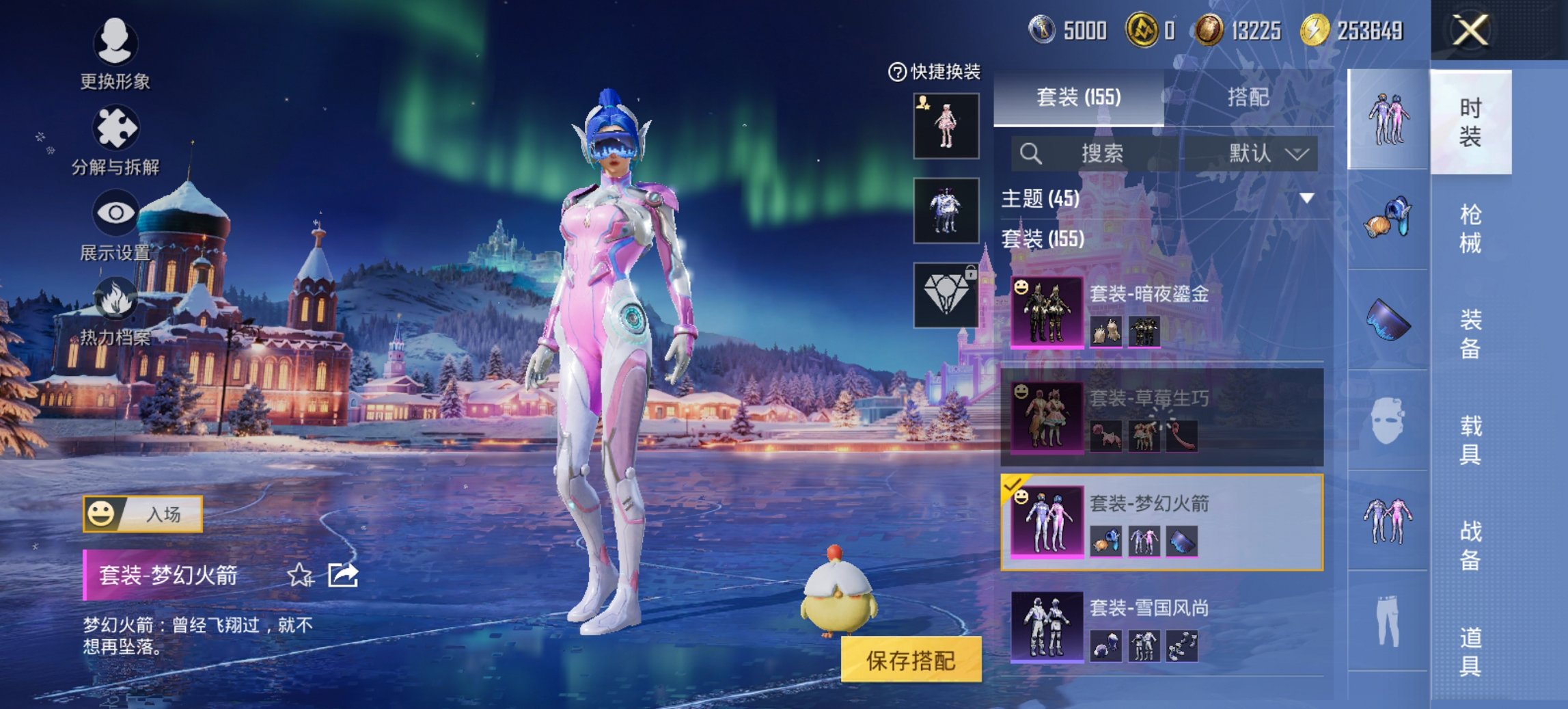The width and height of the screenshot is (1568, 709).
Task: Share the 梦幻火箭 outfit
Action: pos(343,576)
